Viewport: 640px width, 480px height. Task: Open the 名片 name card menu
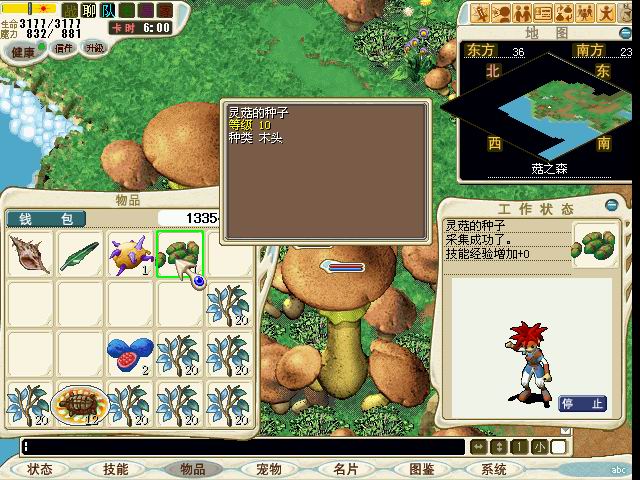[345, 469]
